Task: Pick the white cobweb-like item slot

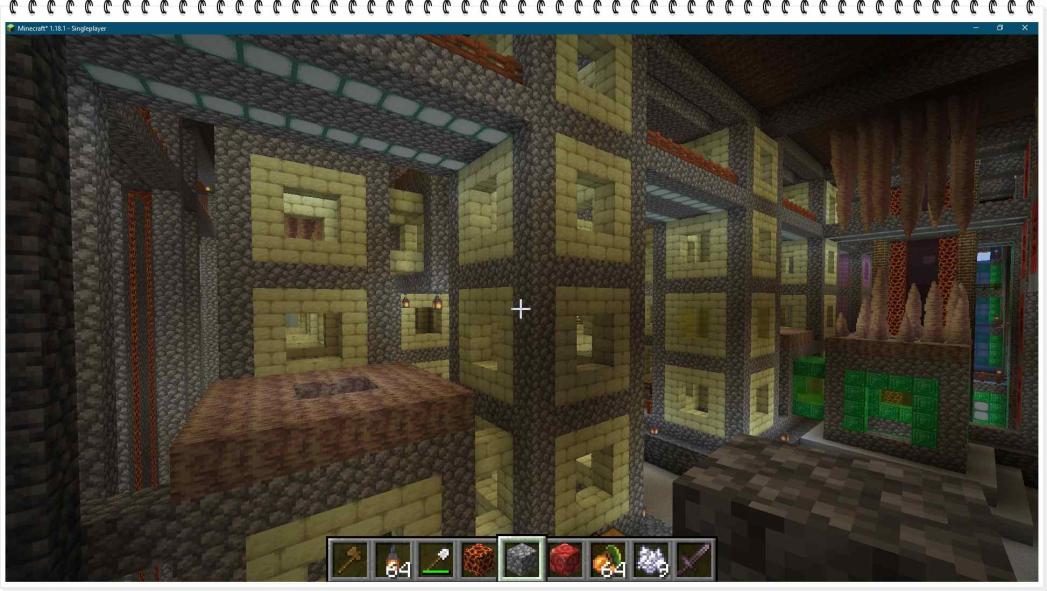Action: click(651, 559)
